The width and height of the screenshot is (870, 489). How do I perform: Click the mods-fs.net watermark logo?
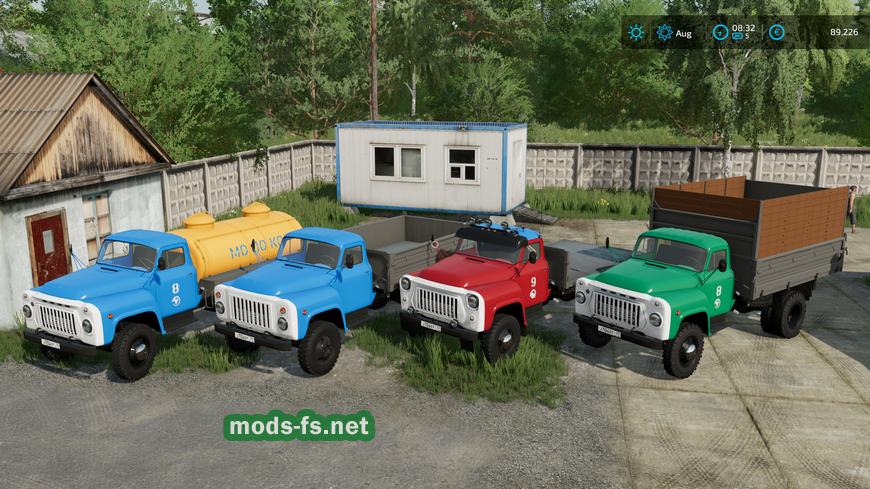(x=299, y=426)
